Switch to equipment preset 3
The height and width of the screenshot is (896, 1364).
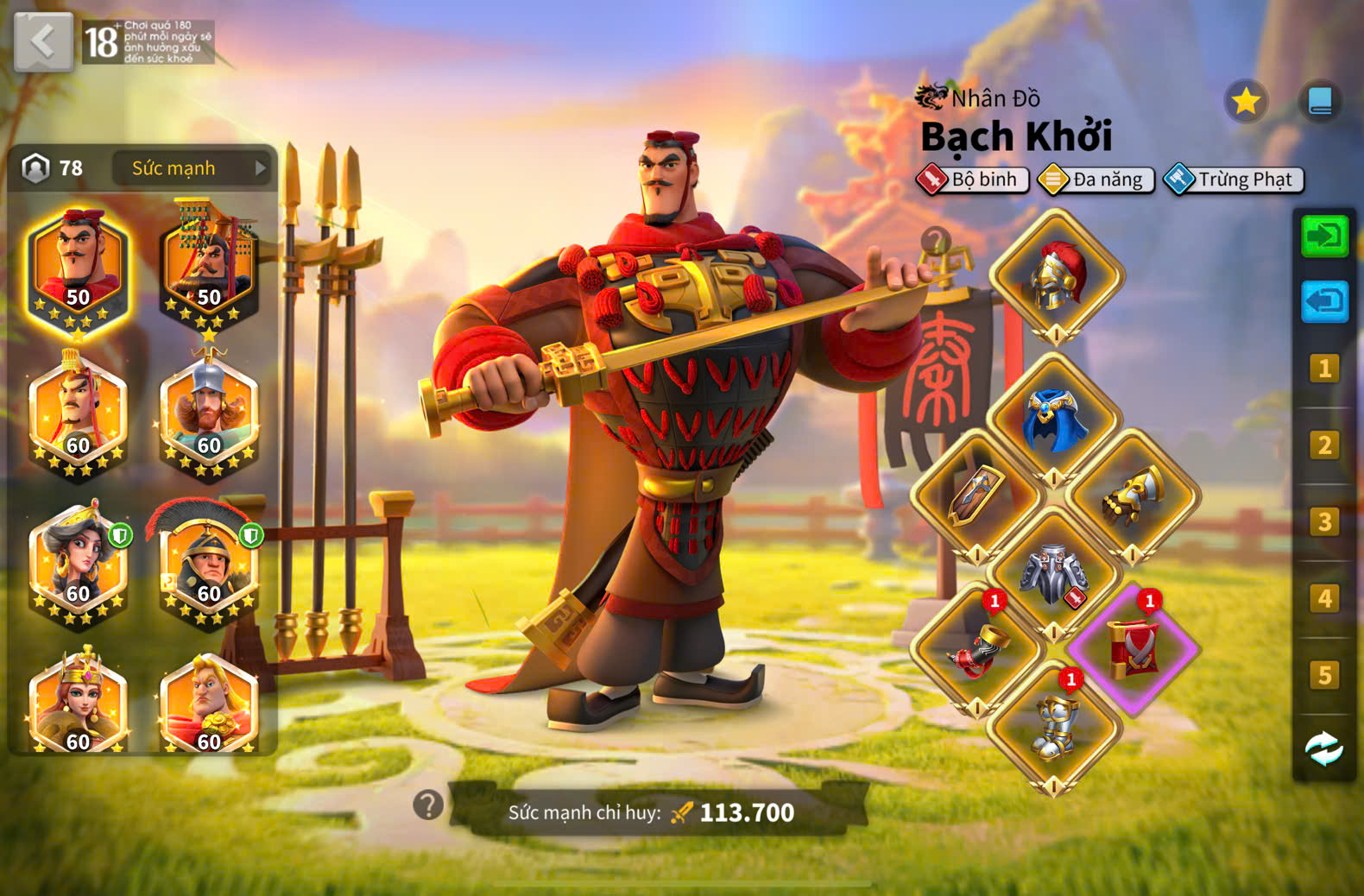coord(1324,522)
